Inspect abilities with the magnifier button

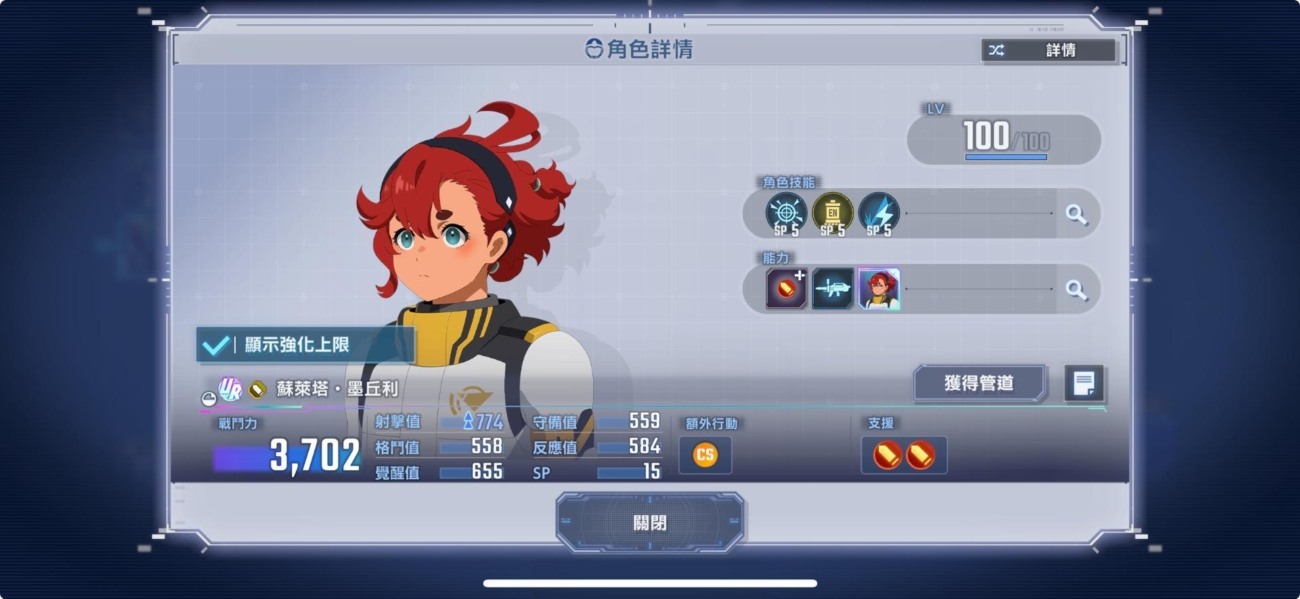(1076, 290)
